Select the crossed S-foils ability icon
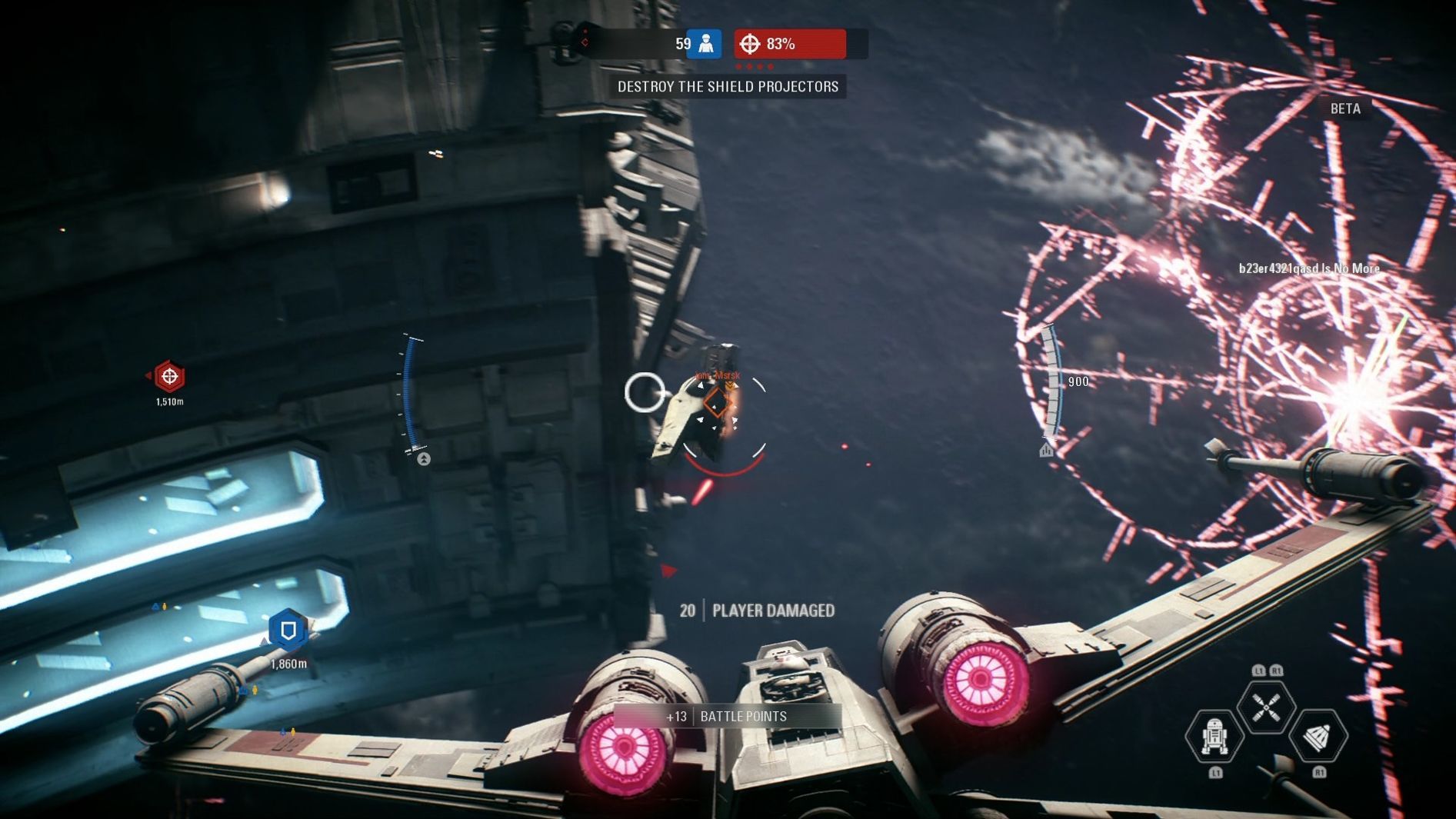This screenshot has width=1456, height=819. [1265, 707]
